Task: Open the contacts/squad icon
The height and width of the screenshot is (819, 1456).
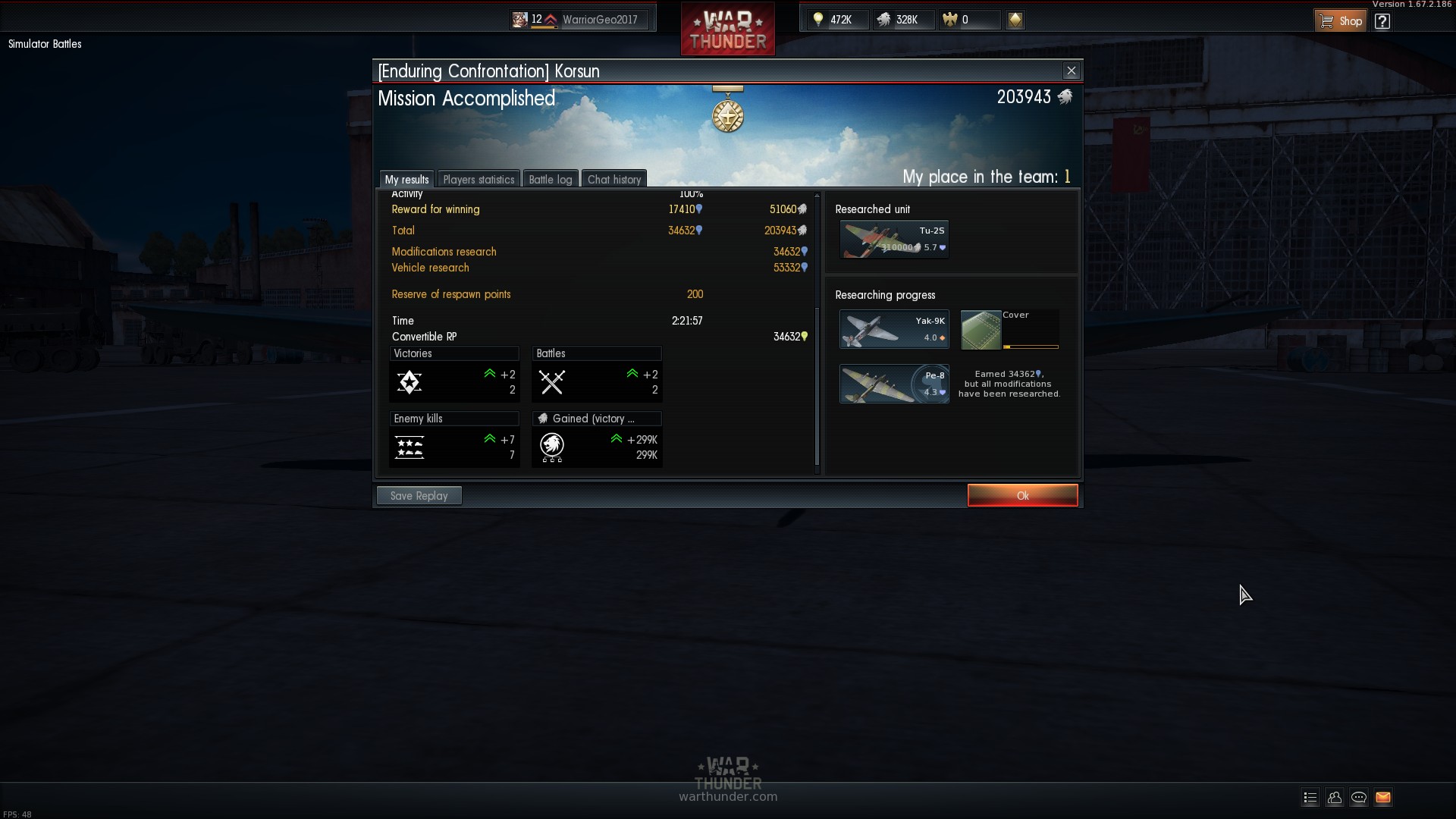Action: 1334,797
